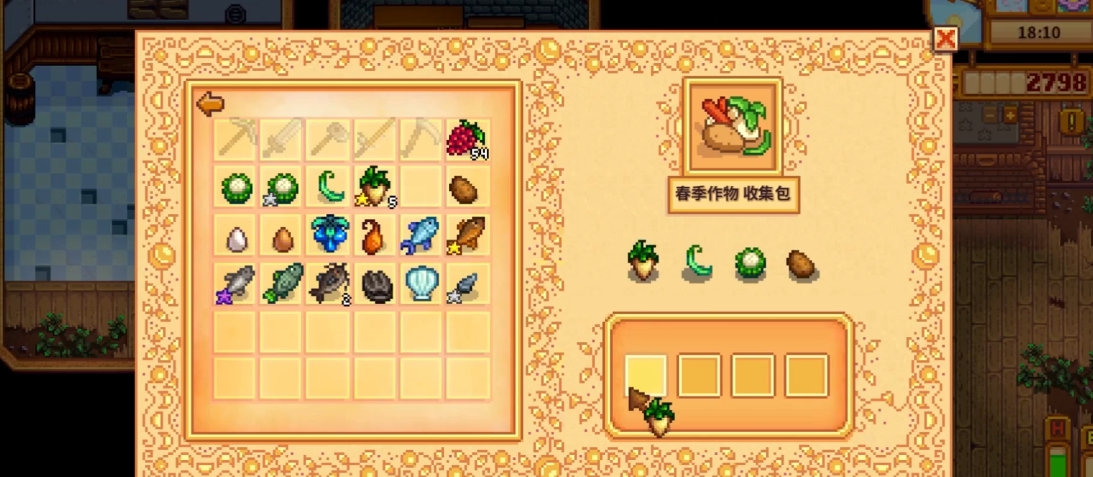The width and height of the screenshot is (1093, 477).
Task: Close the bundle menu with the X
Action: pos(945,39)
